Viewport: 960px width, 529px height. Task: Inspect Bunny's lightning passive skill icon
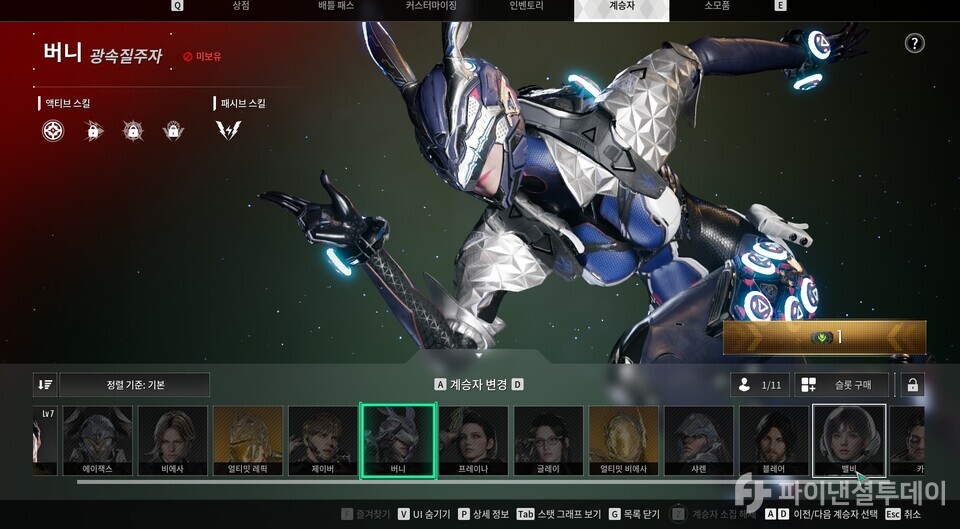(x=228, y=130)
